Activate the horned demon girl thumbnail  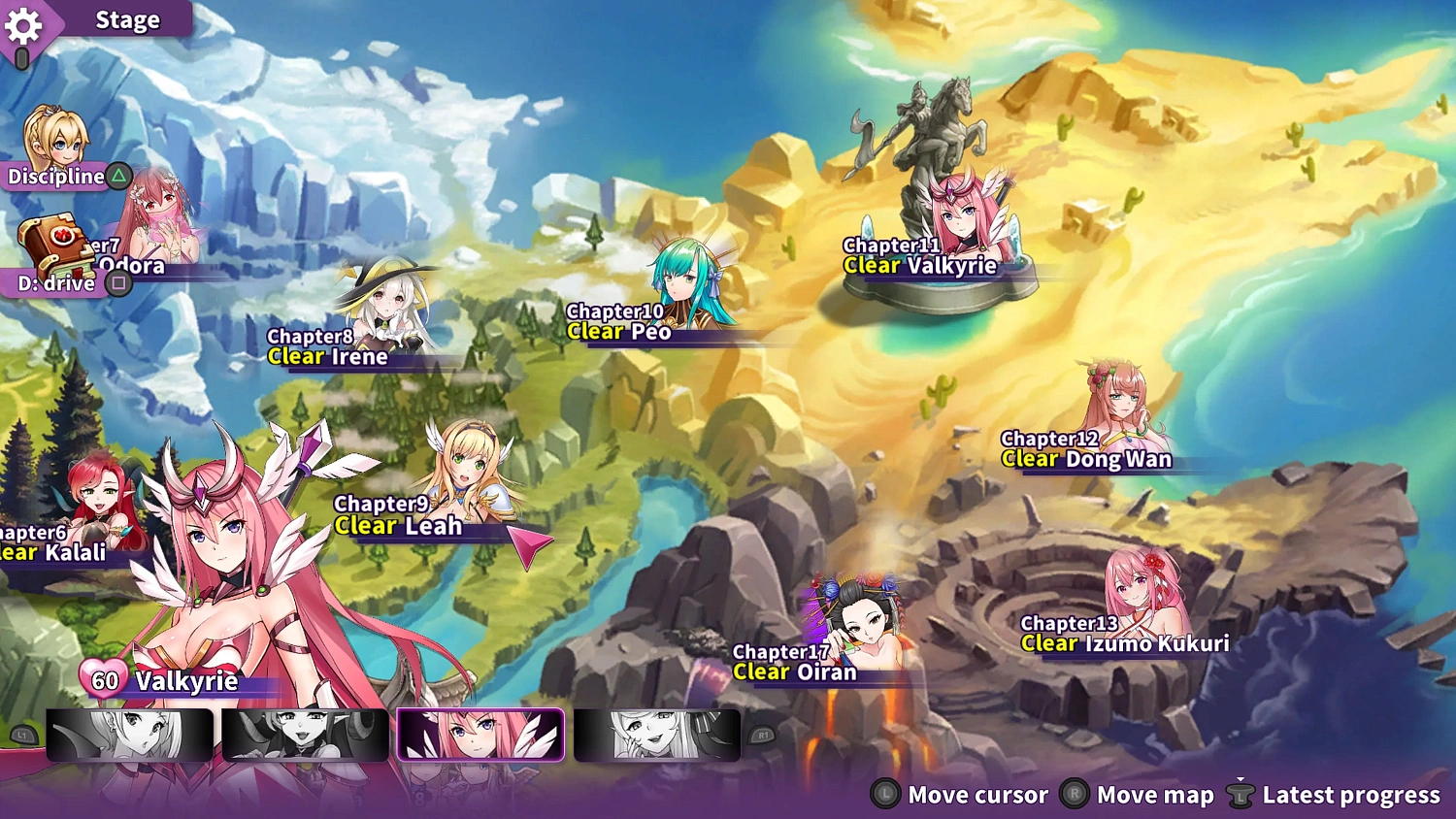(304, 736)
